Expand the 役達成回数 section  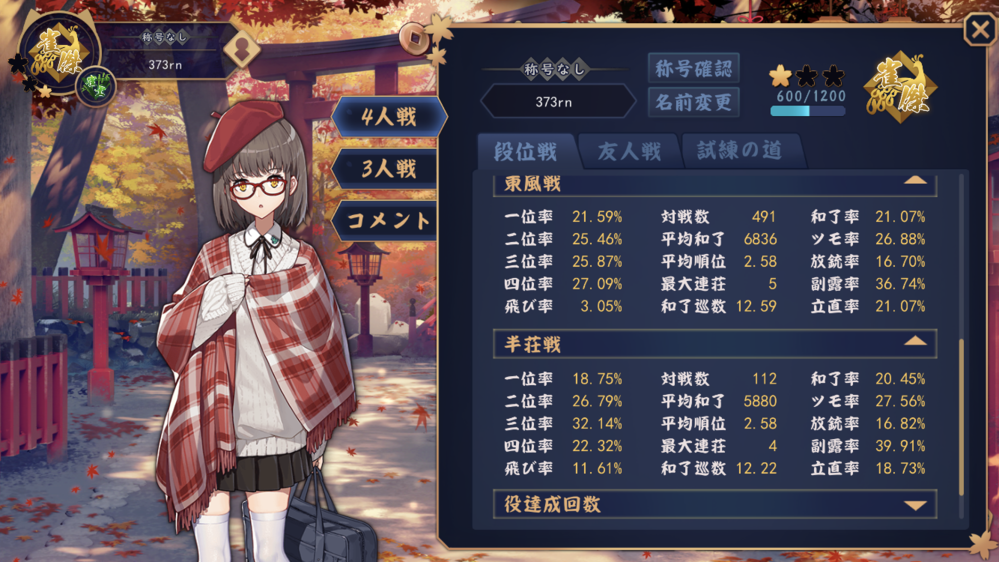914,505
